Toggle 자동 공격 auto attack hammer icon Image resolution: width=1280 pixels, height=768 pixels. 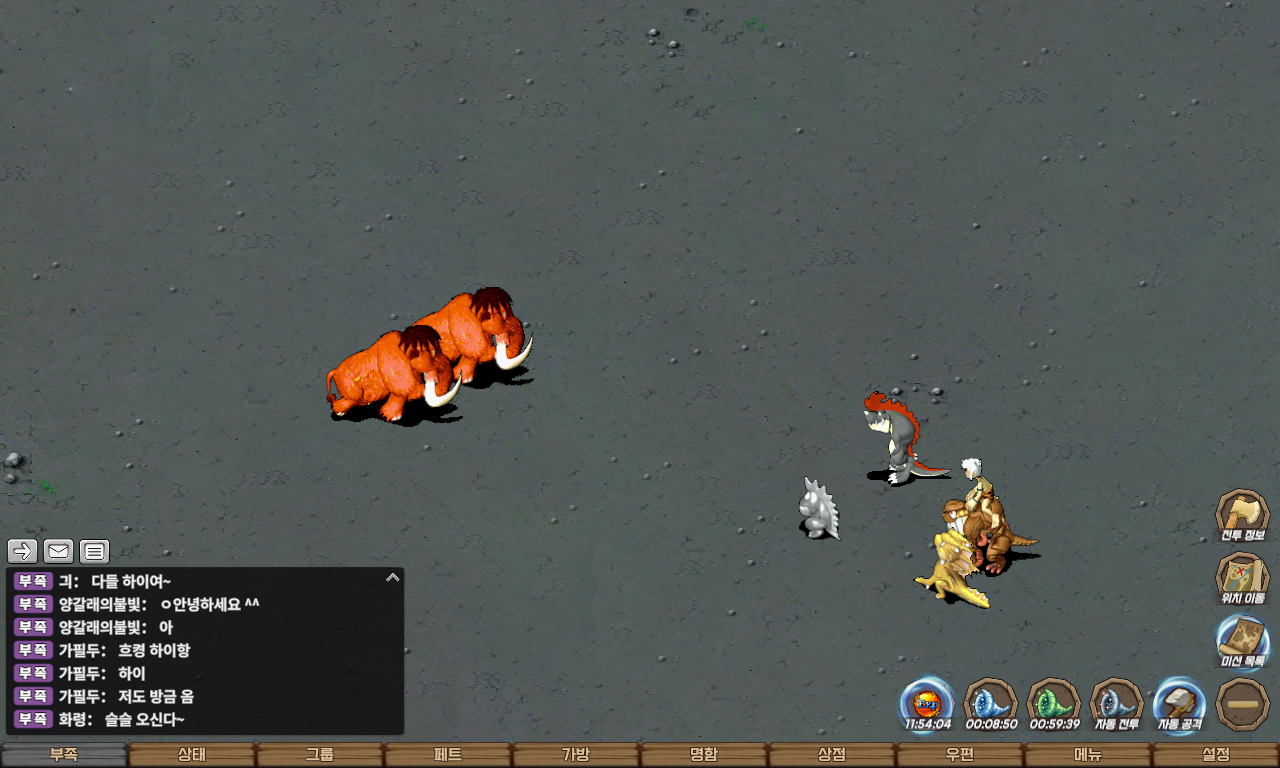[1180, 703]
